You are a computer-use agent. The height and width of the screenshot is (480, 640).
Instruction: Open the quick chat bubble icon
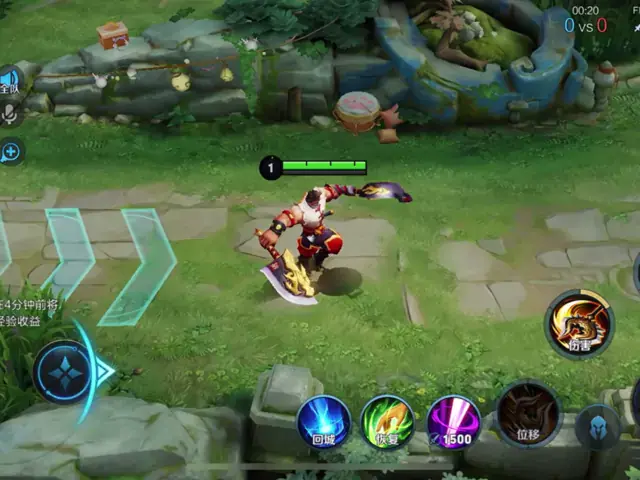[x=11, y=152]
